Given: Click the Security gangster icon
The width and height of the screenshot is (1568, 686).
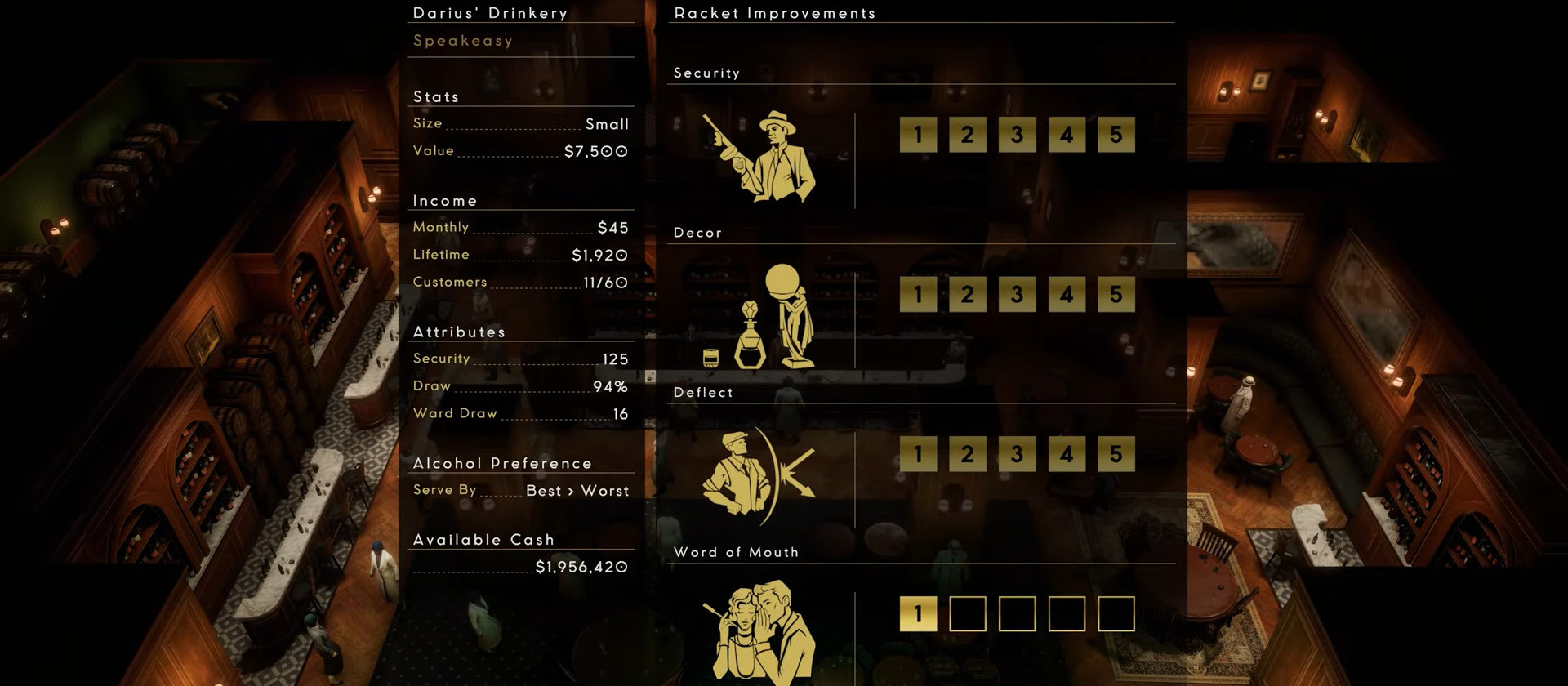Looking at the screenshot, I should (x=759, y=157).
